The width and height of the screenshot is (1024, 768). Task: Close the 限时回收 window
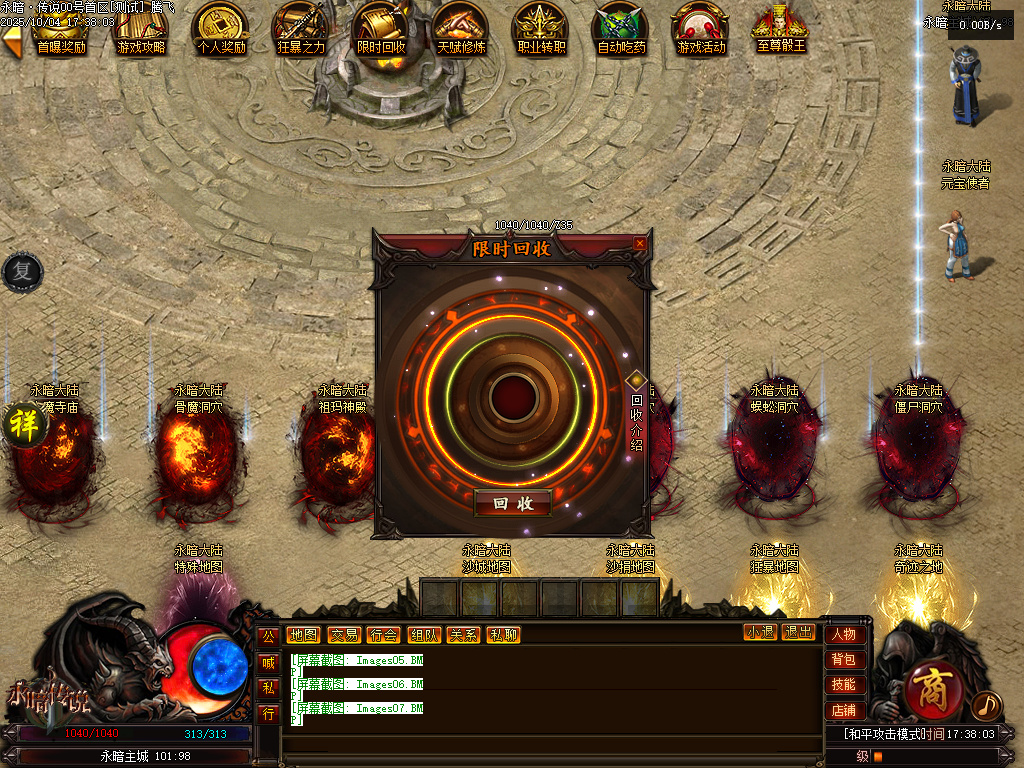[640, 243]
